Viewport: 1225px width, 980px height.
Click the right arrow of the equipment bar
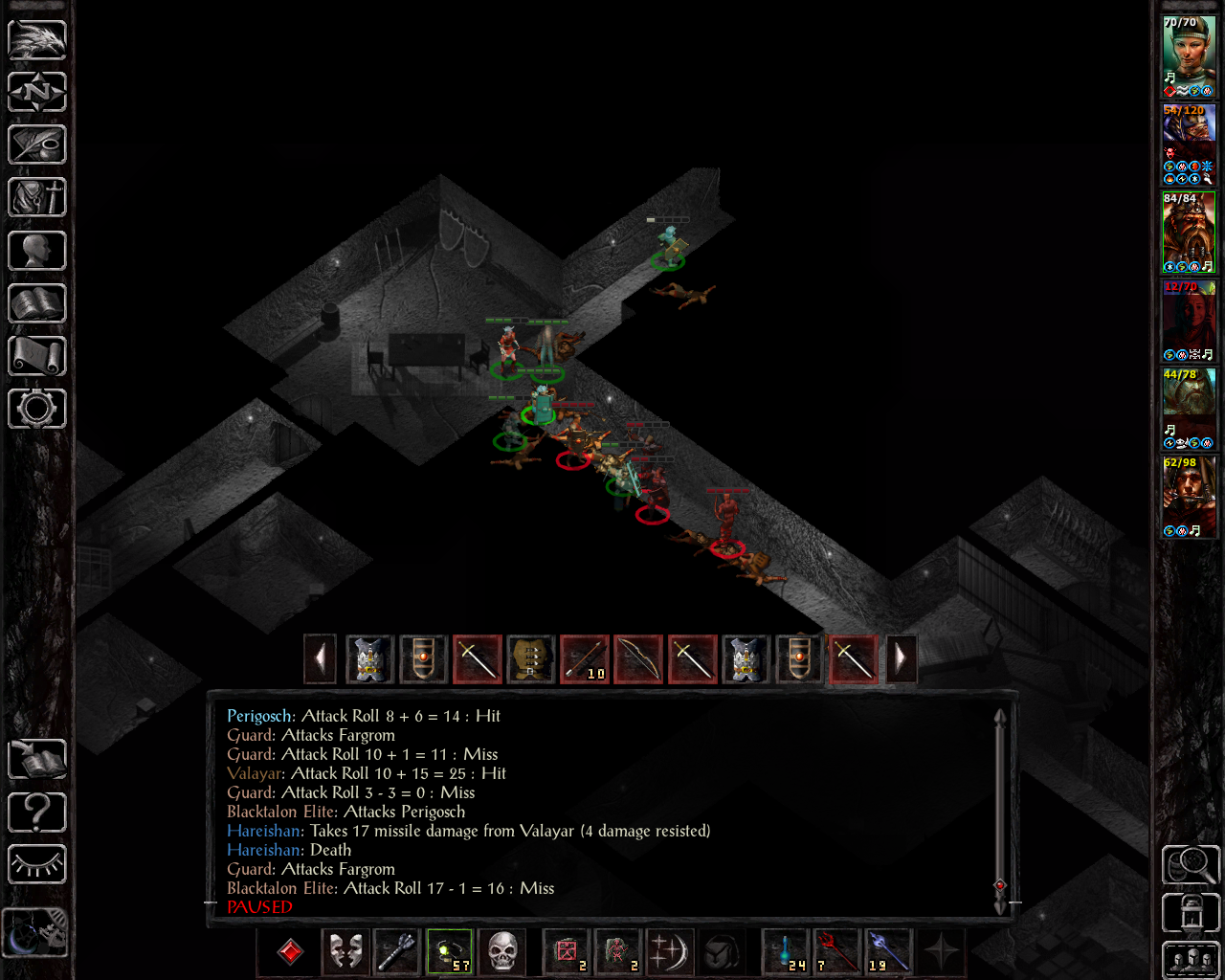pyautogui.click(x=901, y=658)
